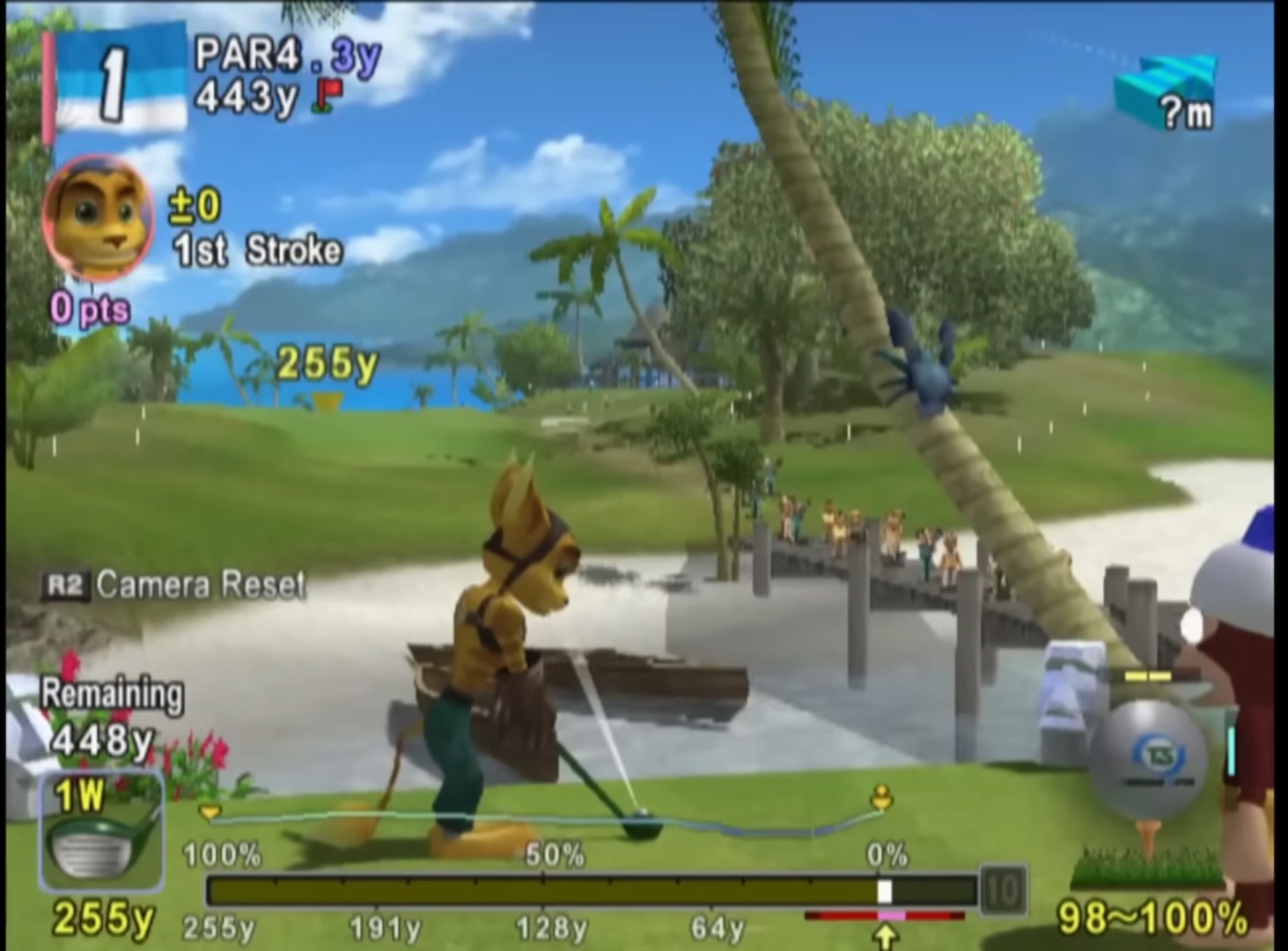Image resolution: width=1288 pixels, height=951 pixels.
Task: Click the shot power gauge bar
Action: tap(592, 891)
